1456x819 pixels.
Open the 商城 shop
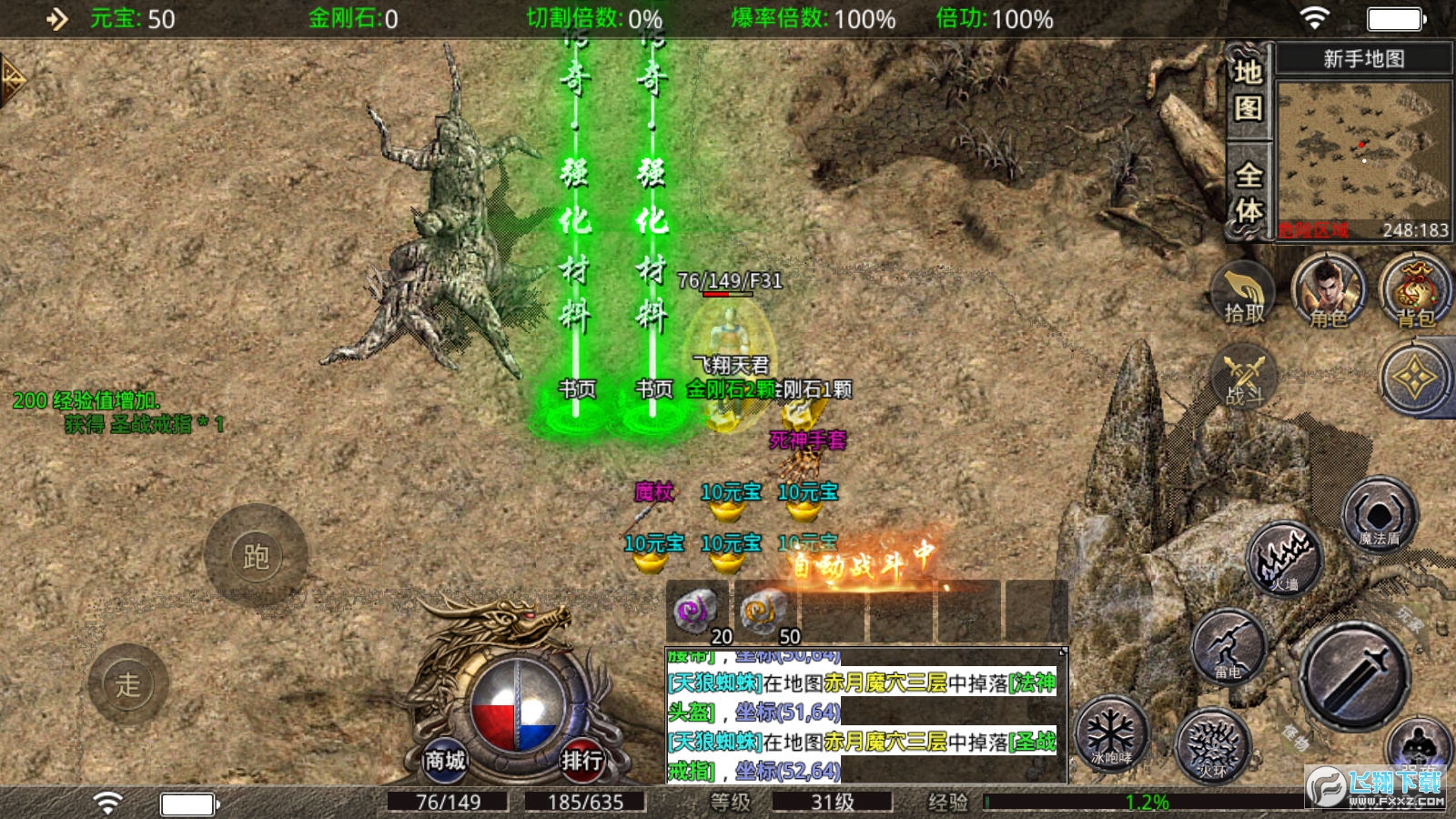pyautogui.click(x=445, y=759)
